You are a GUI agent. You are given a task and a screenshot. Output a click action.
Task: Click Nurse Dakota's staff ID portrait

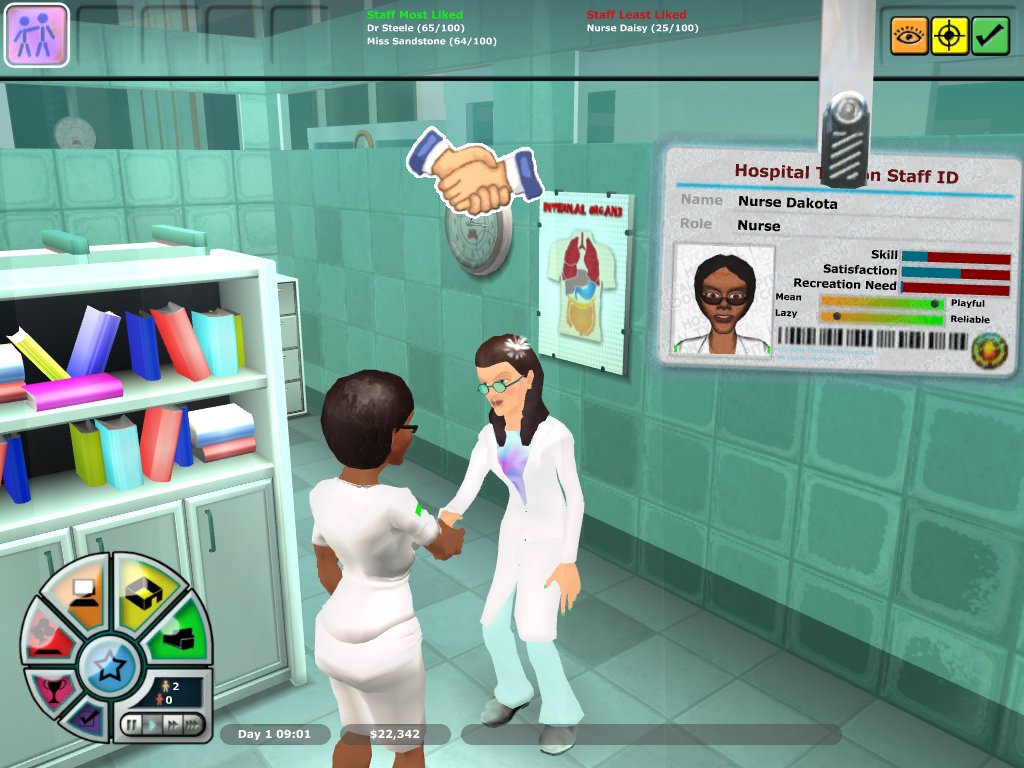click(x=722, y=299)
